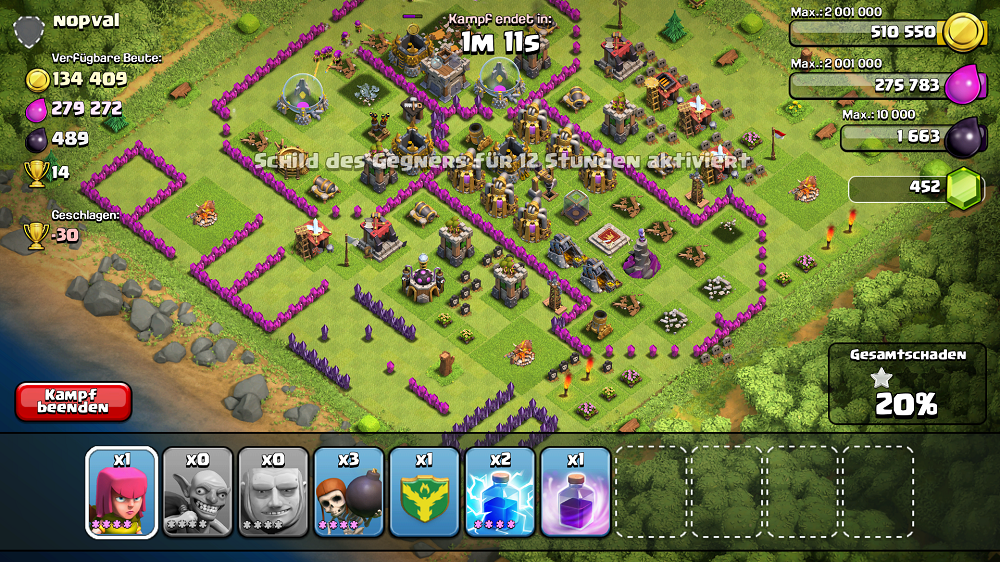
Task: Select the Archer troop slot
Action: [122, 492]
